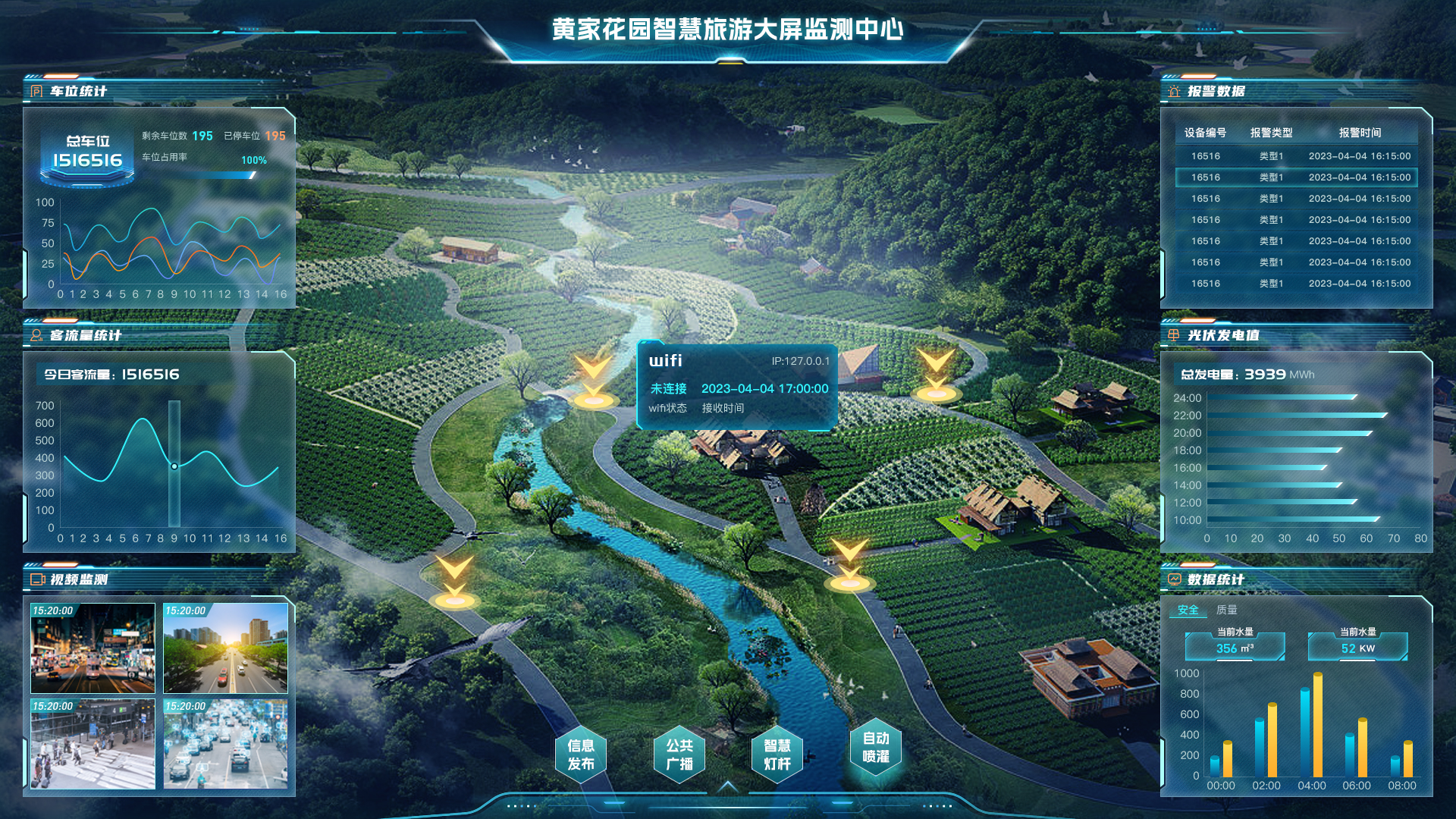The width and height of the screenshot is (1456, 819).
Task: Click the 设备编号 column header
Action: (x=1205, y=133)
